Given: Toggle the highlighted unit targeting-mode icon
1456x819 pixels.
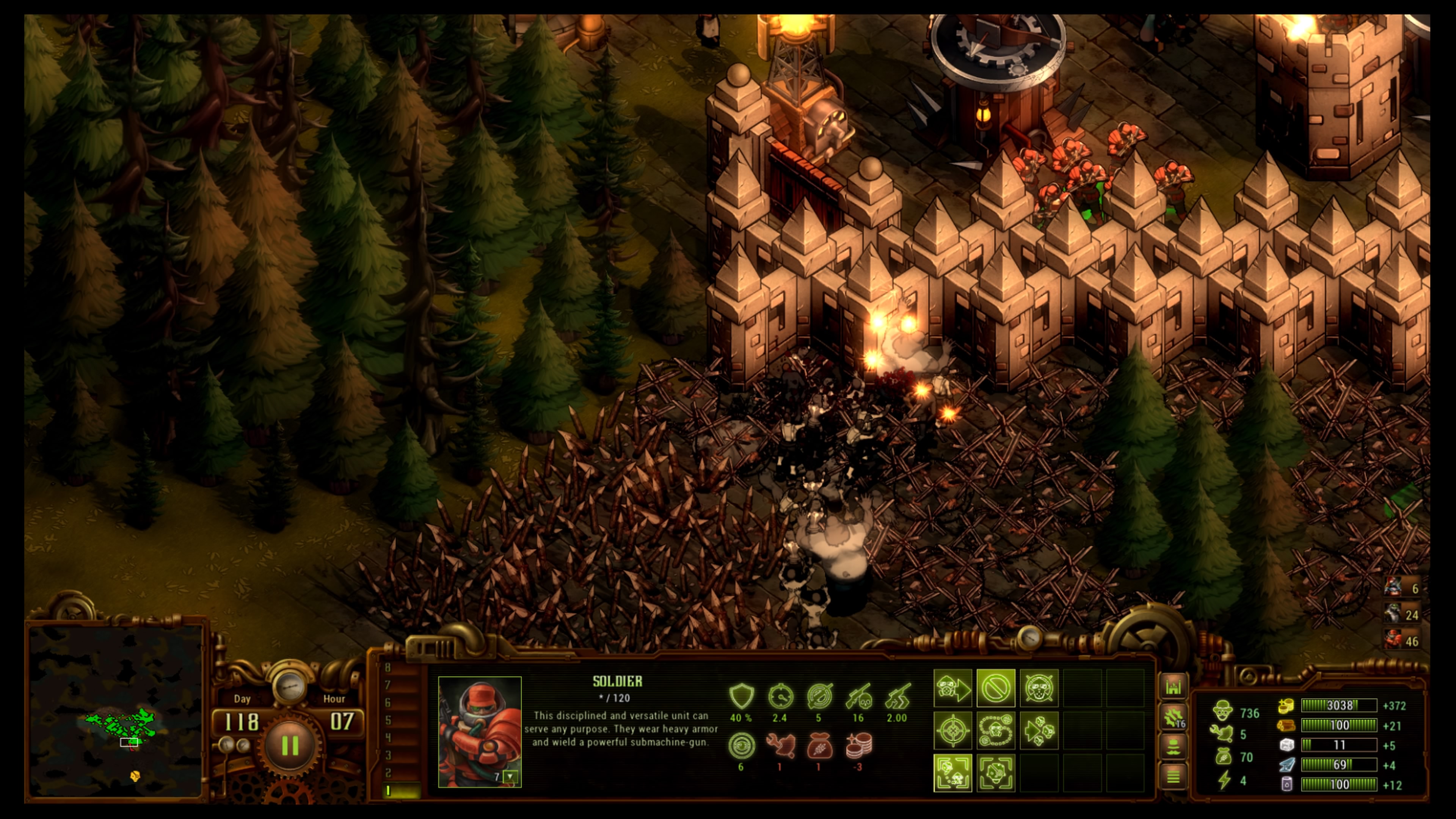Looking at the screenshot, I should pyautogui.click(x=952, y=773).
